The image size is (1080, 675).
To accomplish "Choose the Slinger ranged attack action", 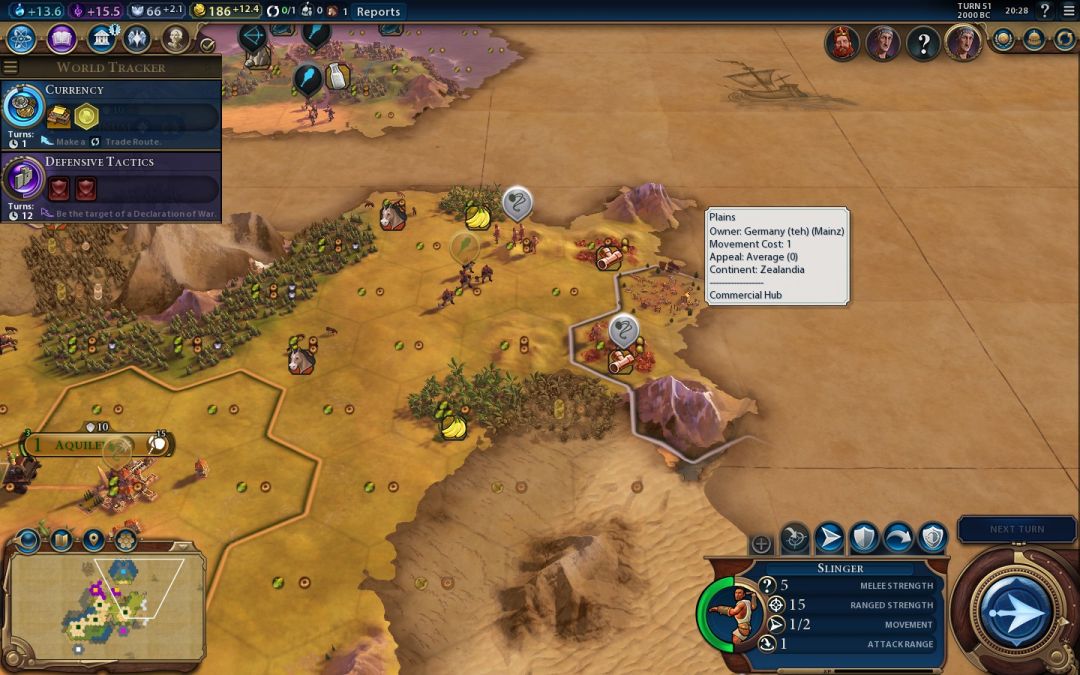I will coord(795,538).
